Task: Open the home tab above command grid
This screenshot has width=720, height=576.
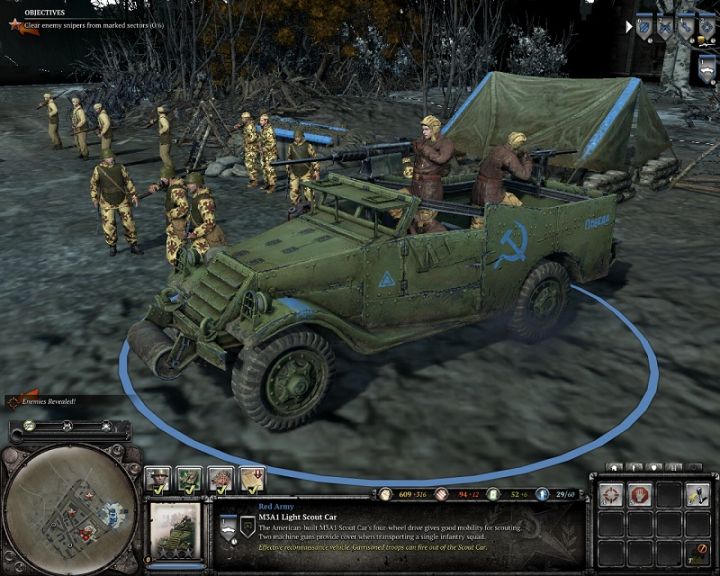Action: (613, 467)
